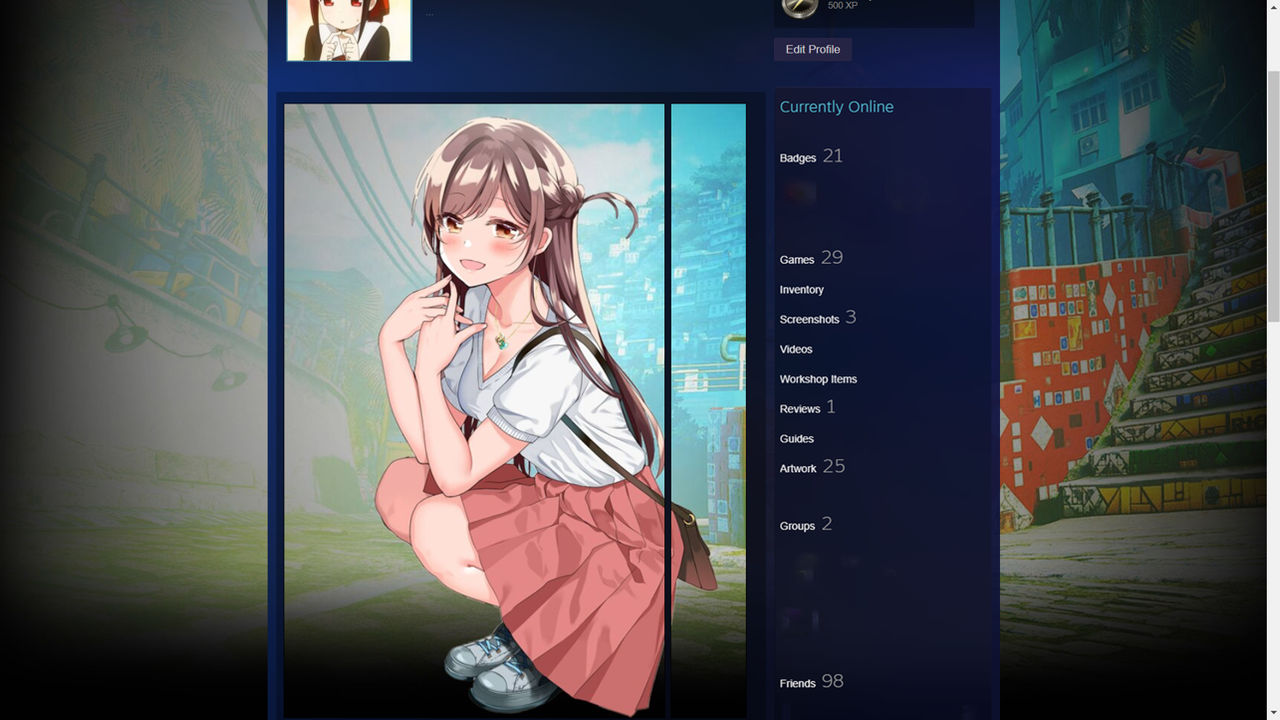Open Edit Profile

point(812,49)
